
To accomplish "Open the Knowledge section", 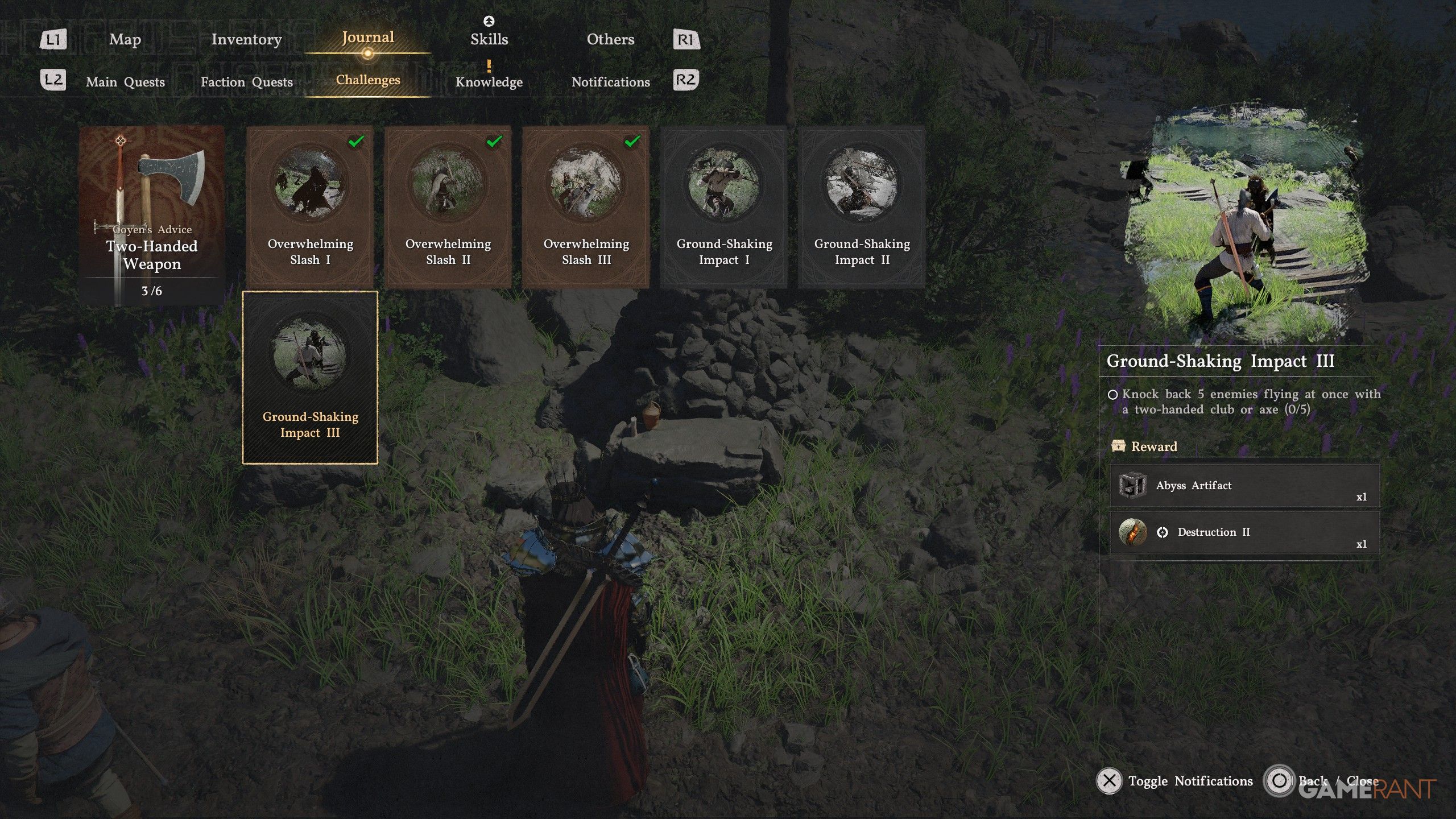I will 489,82.
